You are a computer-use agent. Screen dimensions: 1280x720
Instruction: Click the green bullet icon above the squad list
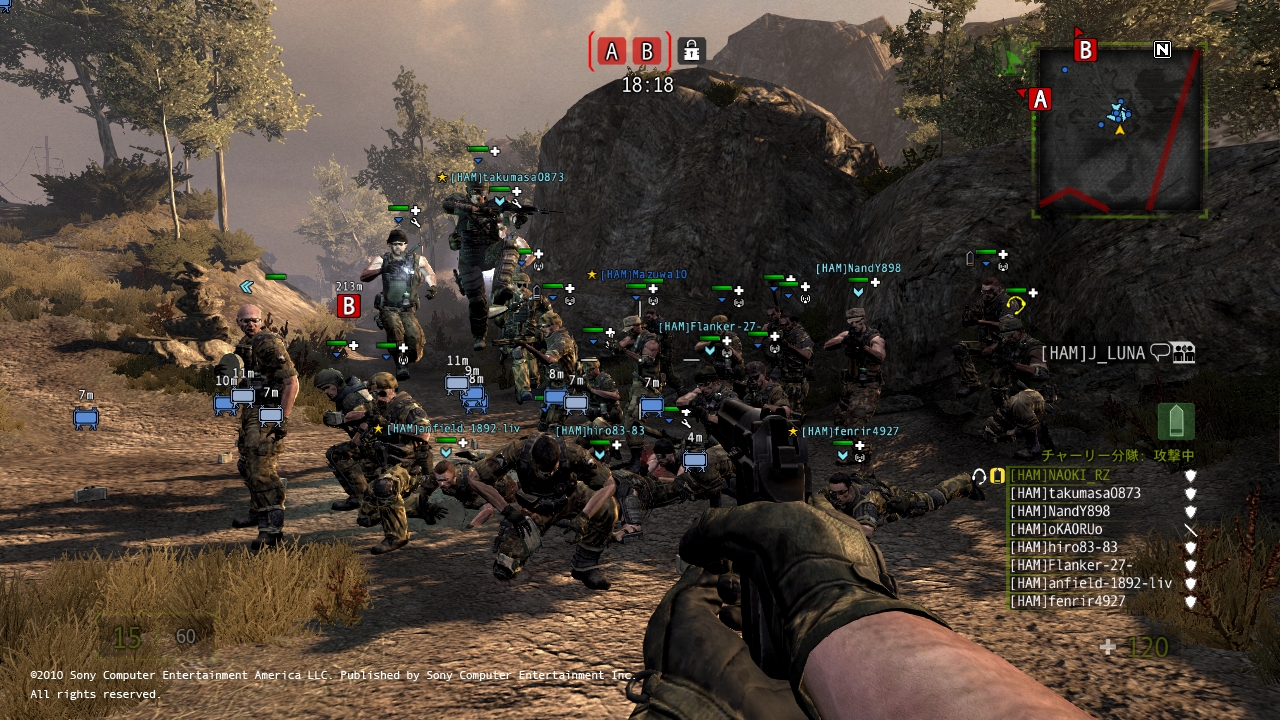(1176, 422)
